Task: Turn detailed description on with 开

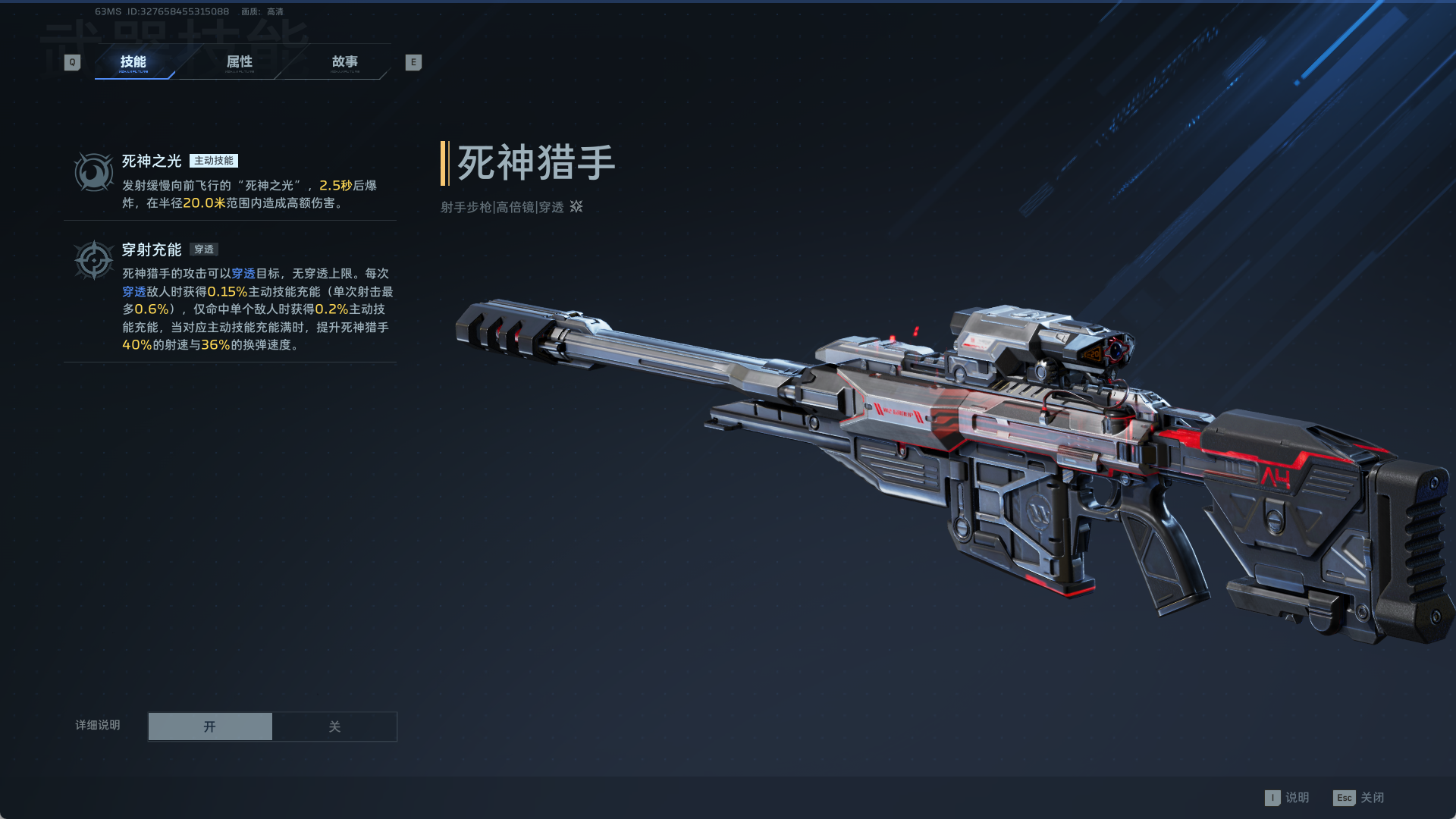Action: coord(210,726)
